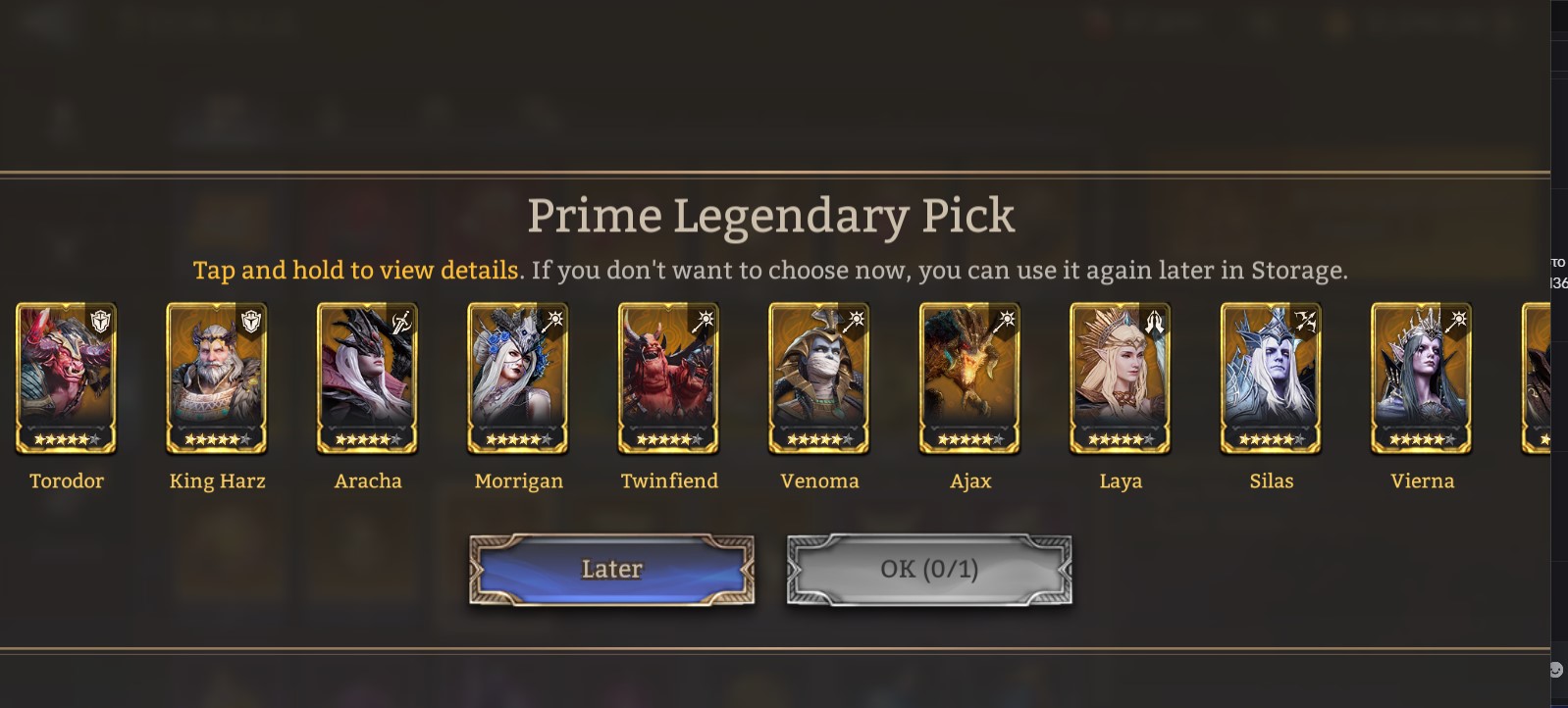Pick the Aracha hero card
The height and width of the screenshot is (708, 1568).
(x=368, y=378)
